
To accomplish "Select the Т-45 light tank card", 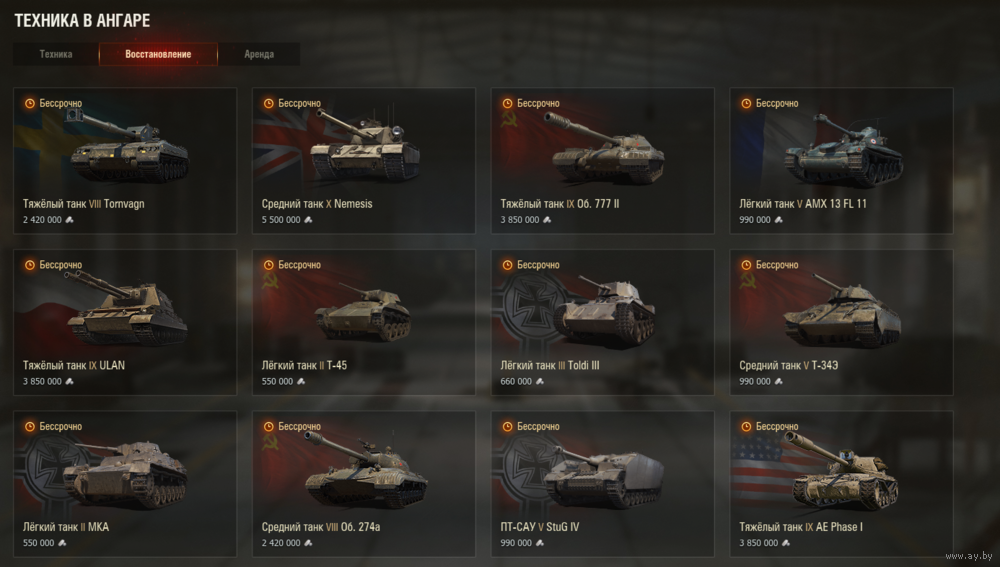I will [x=364, y=322].
